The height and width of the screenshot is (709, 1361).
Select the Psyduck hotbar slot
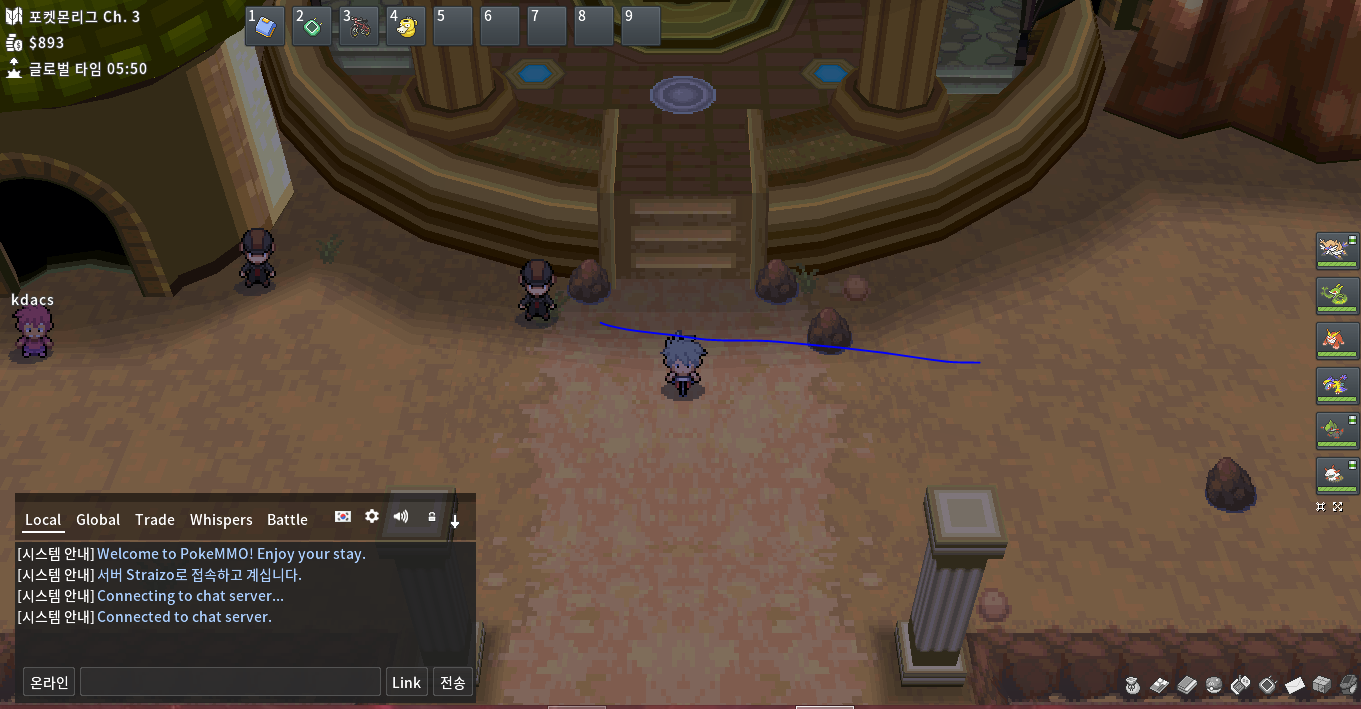pos(407,26)
